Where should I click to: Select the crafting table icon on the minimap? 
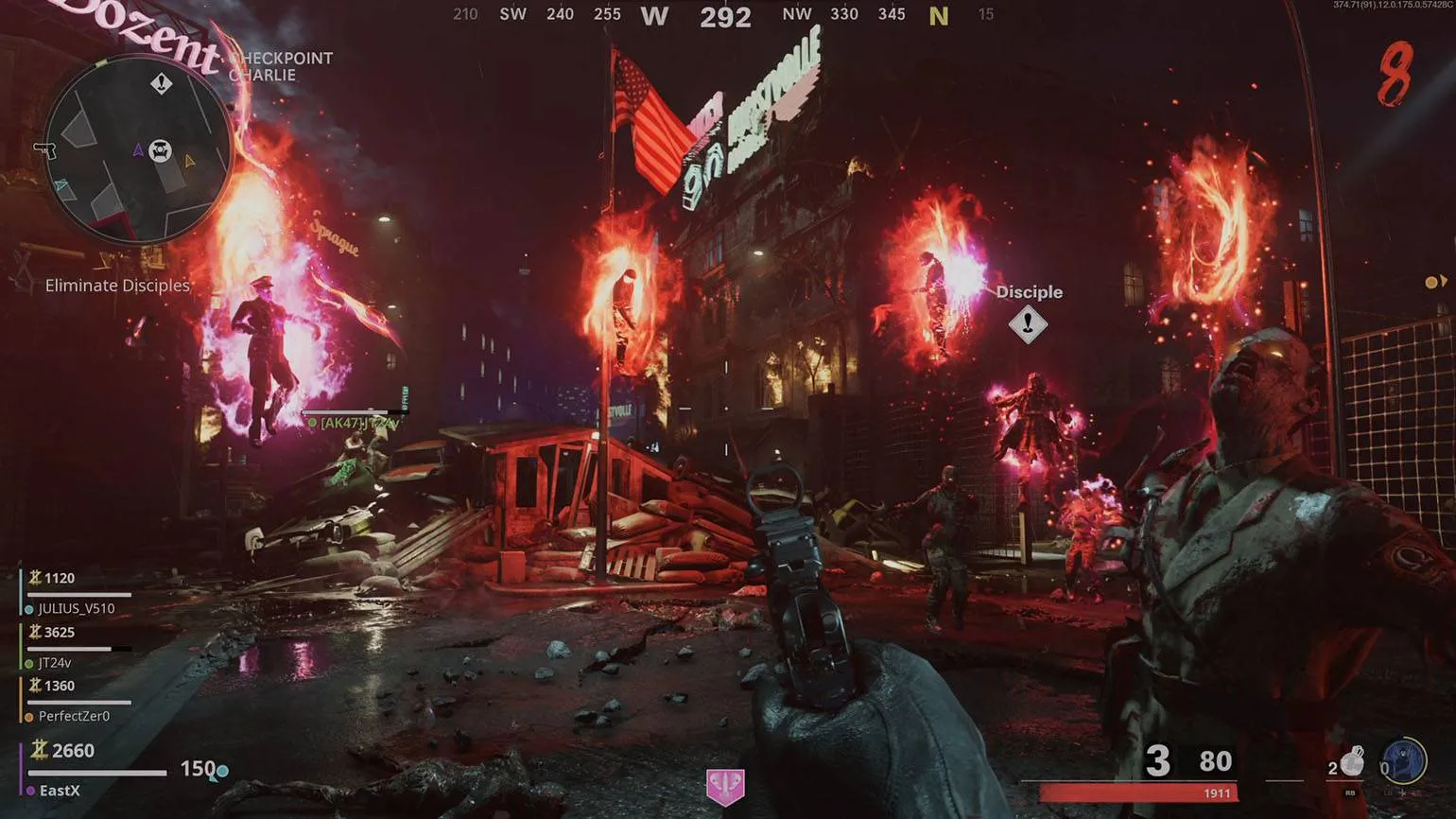tap(161, 150)
